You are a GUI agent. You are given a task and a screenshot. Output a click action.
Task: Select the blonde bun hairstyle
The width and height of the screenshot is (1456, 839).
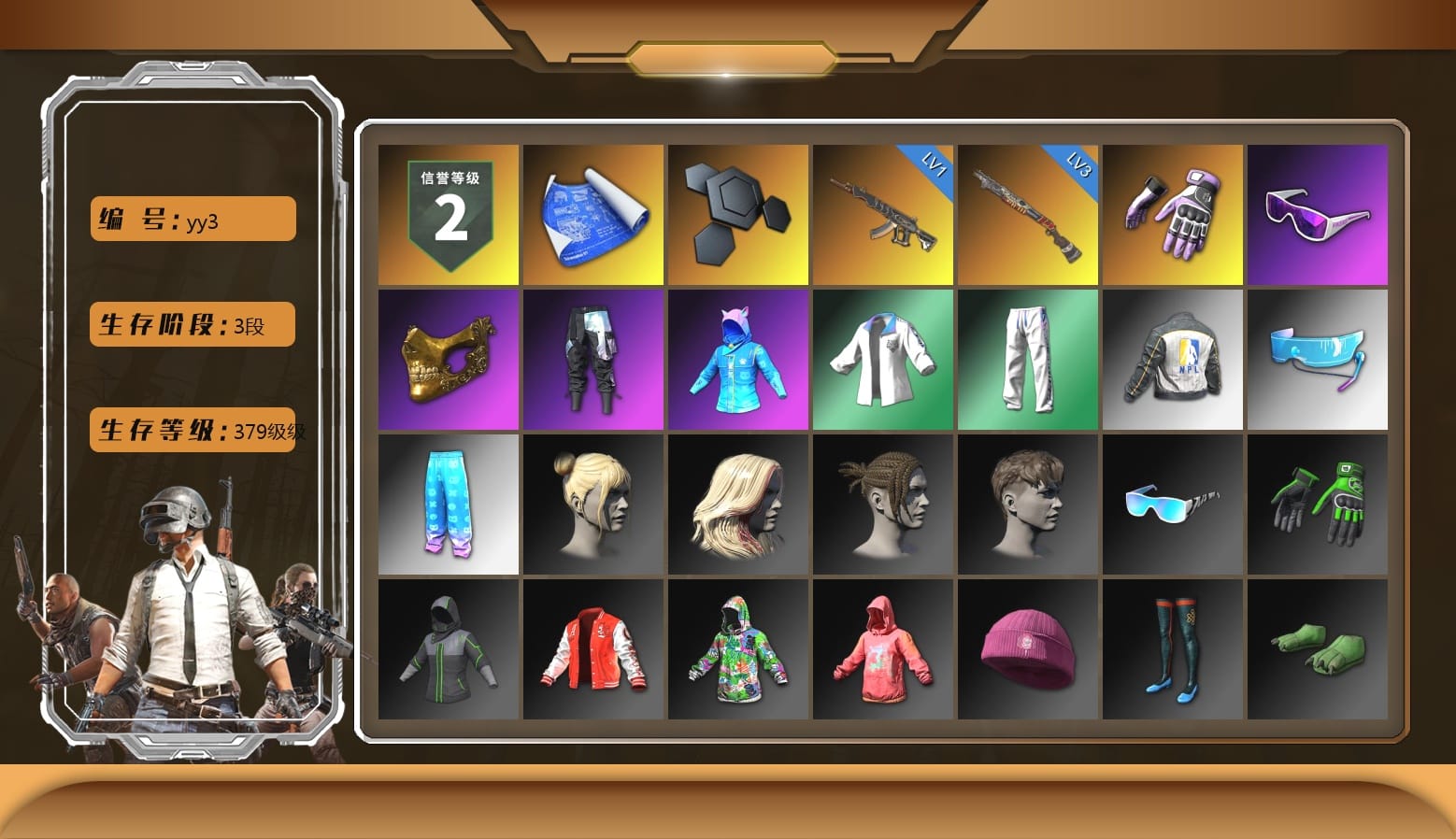click(x=592, y=505)
